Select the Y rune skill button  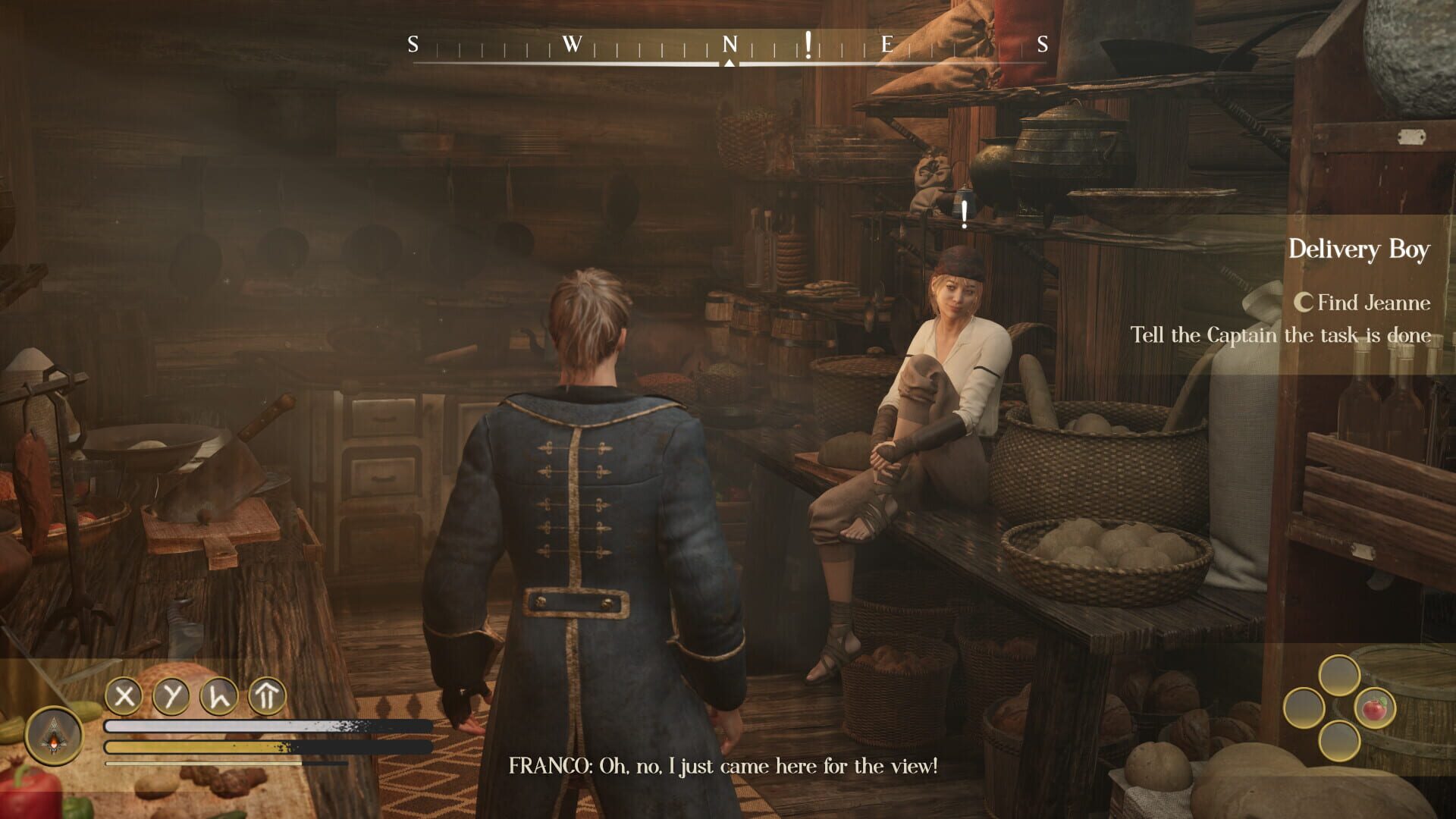171,695
